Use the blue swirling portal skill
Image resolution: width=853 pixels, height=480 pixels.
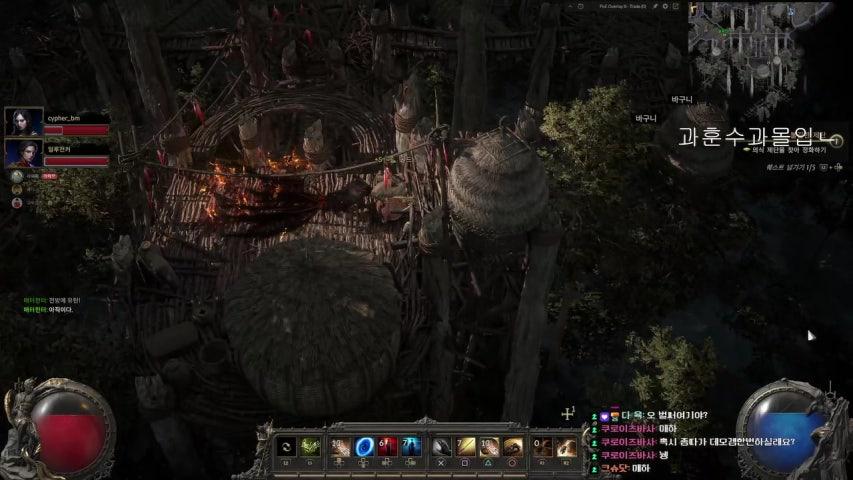click(x=365, y=447)
